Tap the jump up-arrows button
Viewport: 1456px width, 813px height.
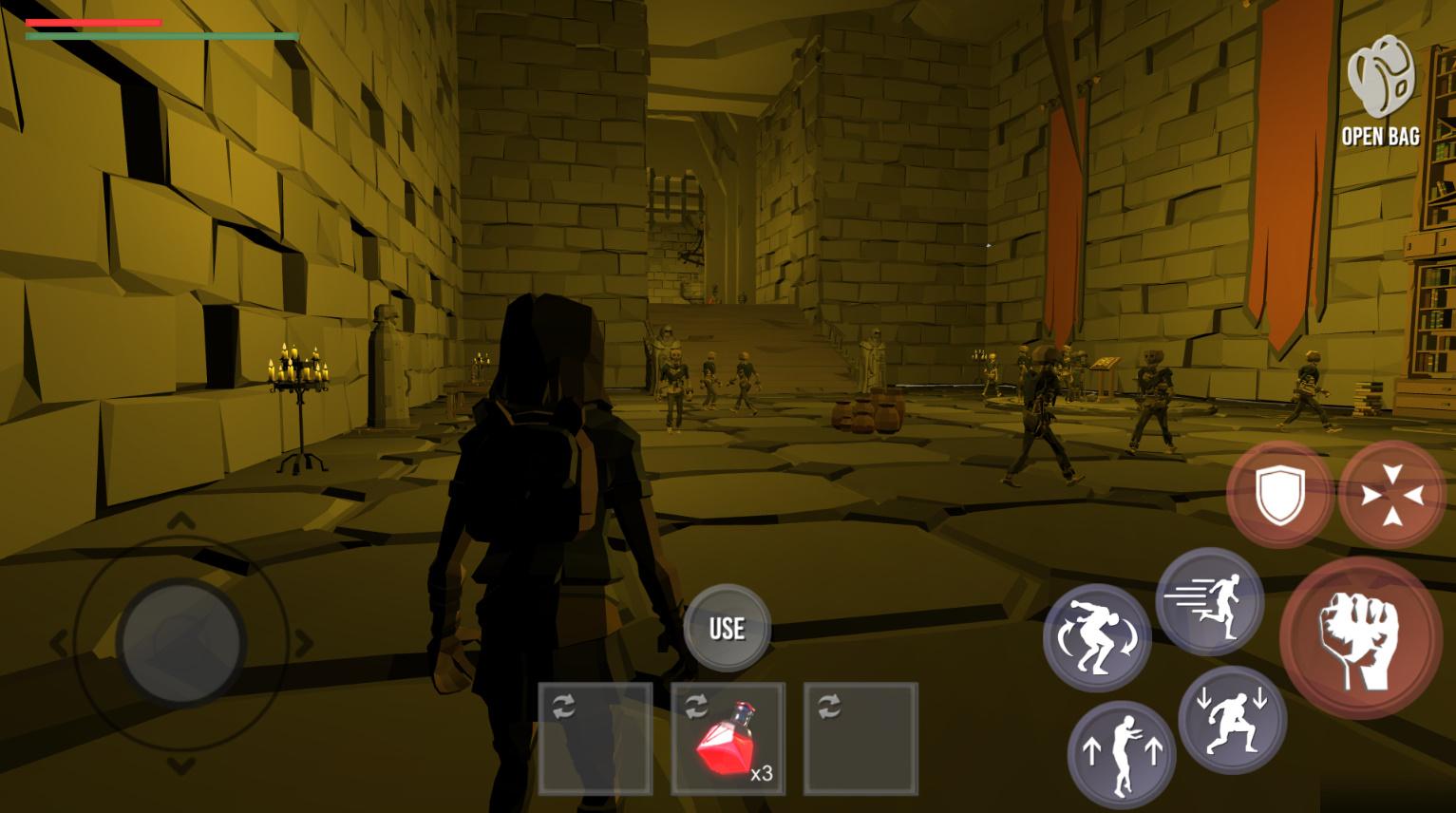coord(1121,754)
